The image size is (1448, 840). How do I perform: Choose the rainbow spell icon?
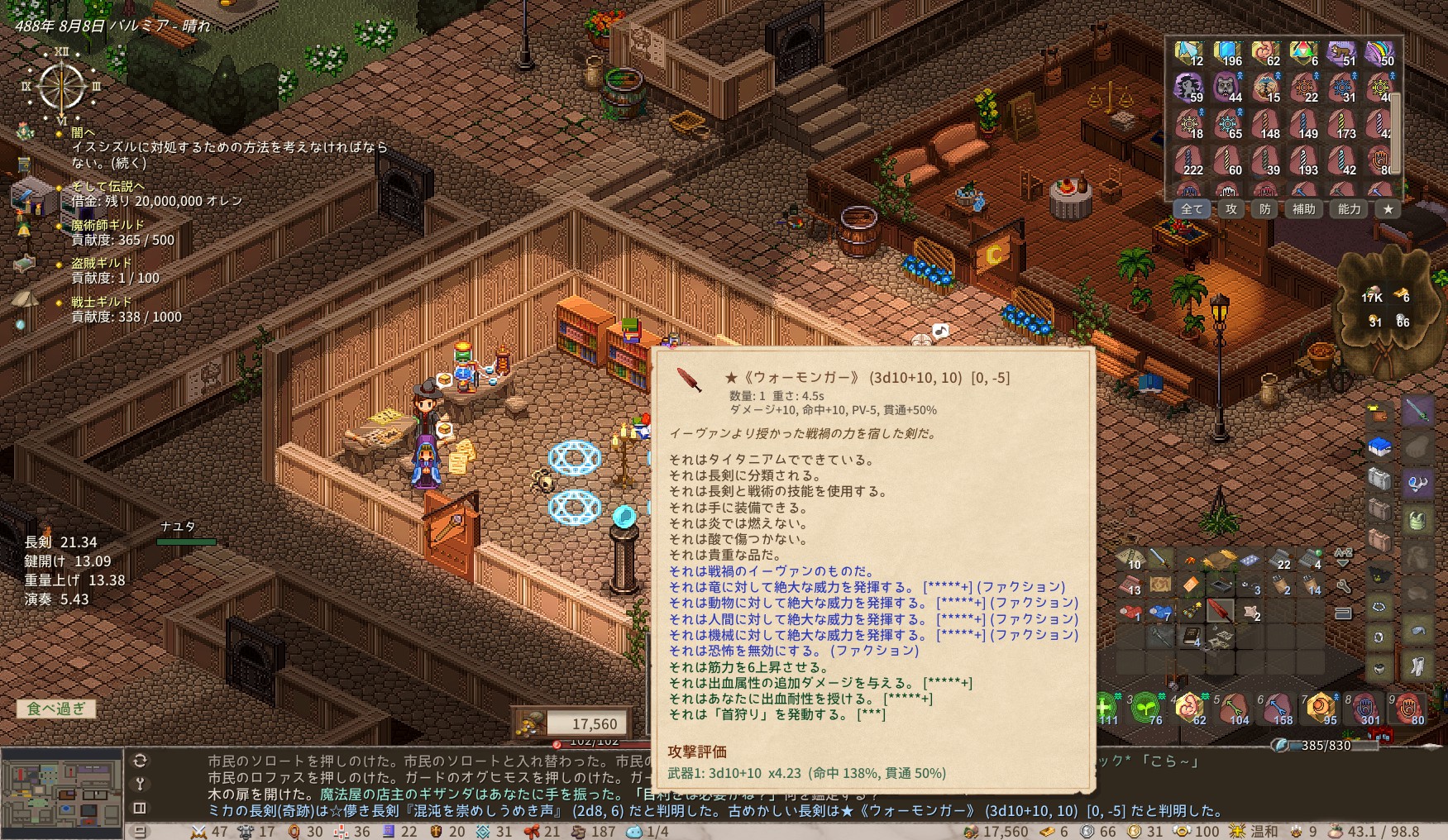1379,55
